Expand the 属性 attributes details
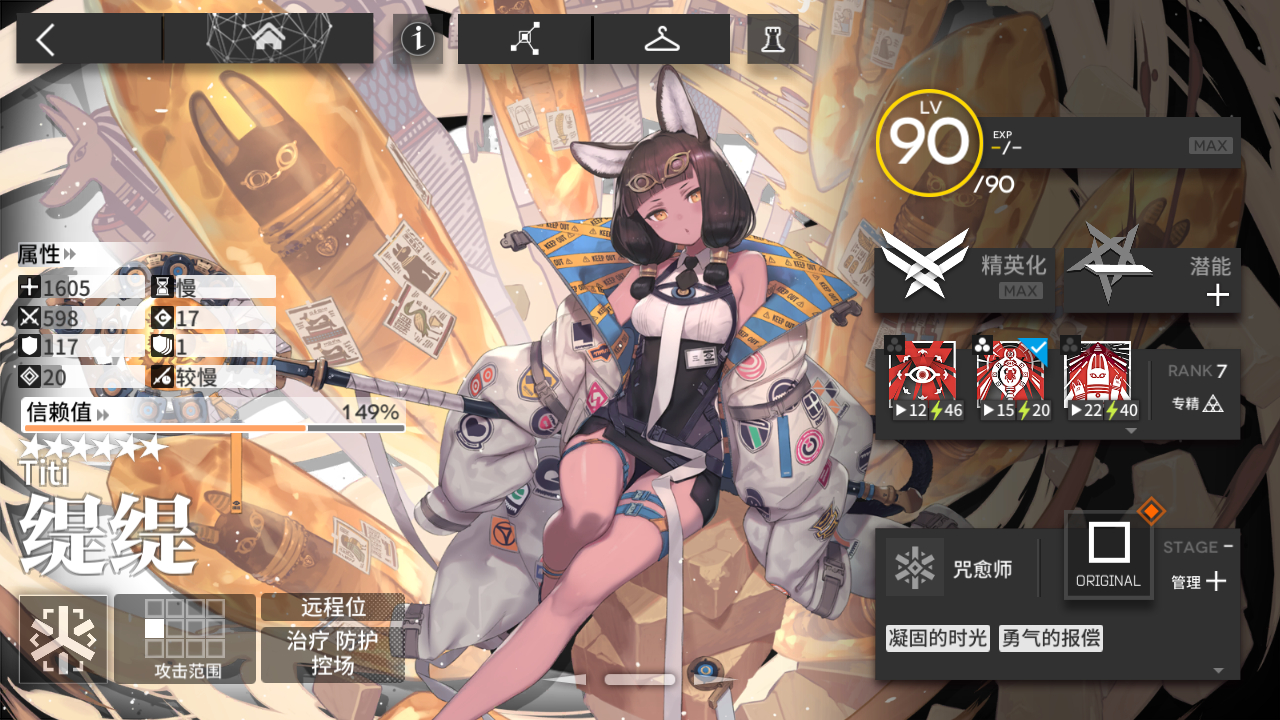Screen dimensions: 1280x720 tap(48, 255)
